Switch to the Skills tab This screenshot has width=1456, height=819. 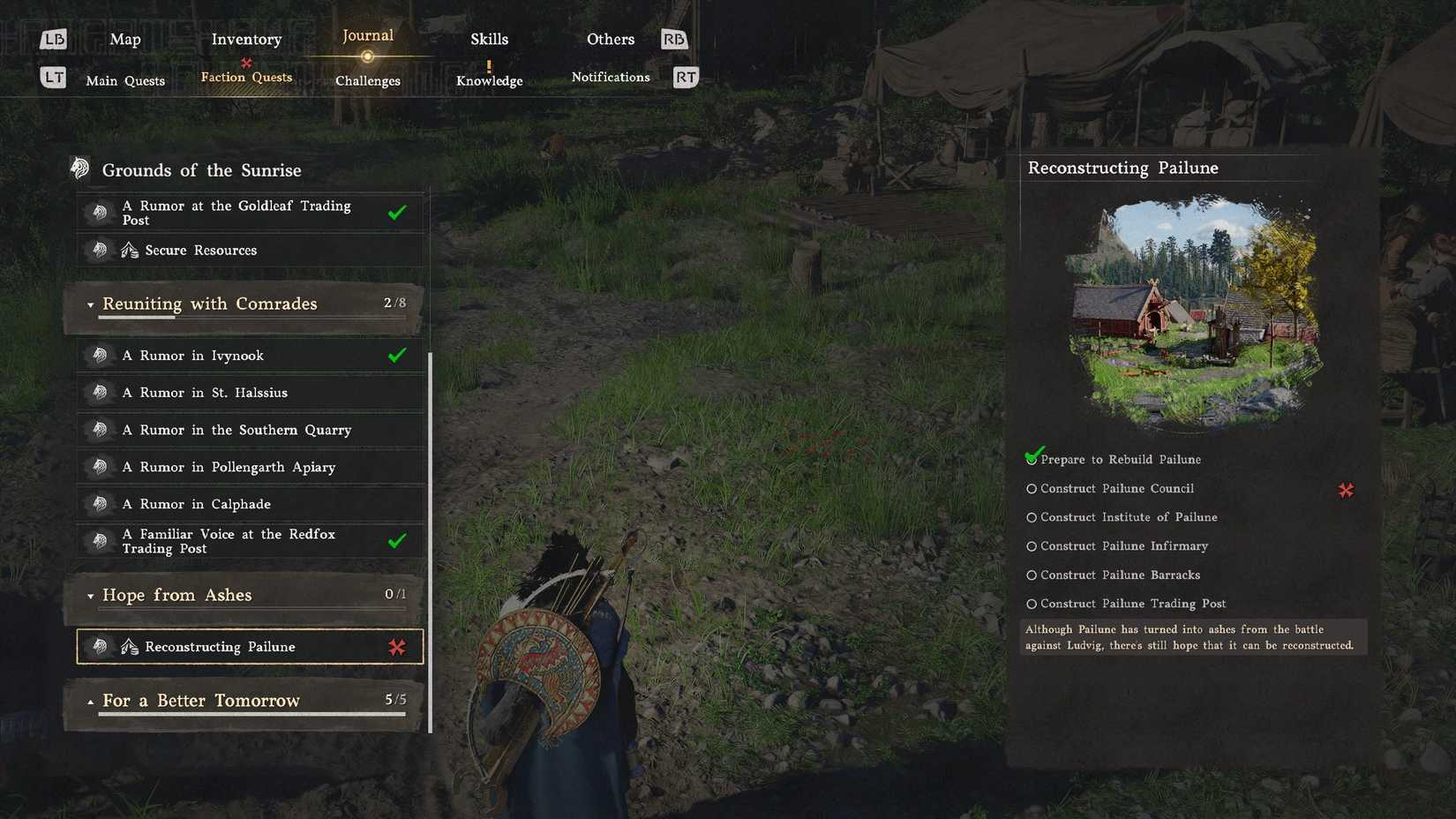(x=489, y=39)
